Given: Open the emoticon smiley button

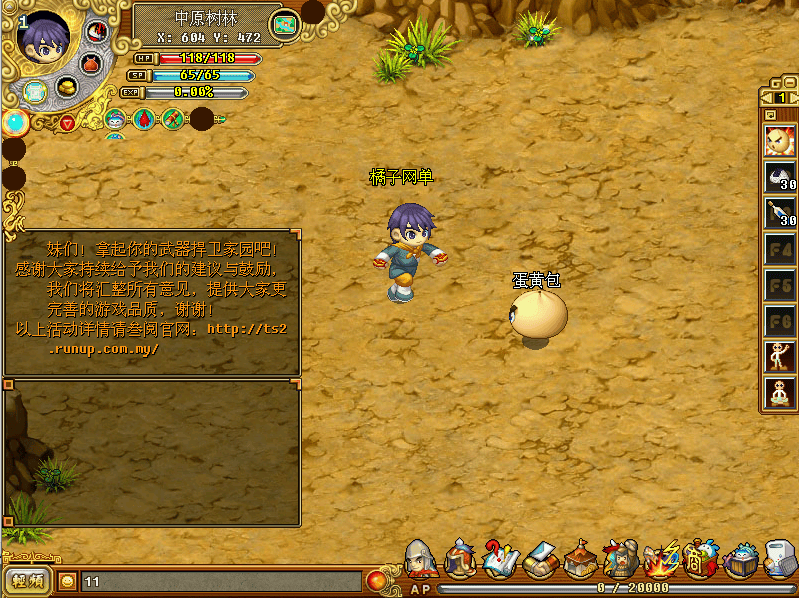Looking at the screenshot, I should pyautogui.click(x=67, y=581).
